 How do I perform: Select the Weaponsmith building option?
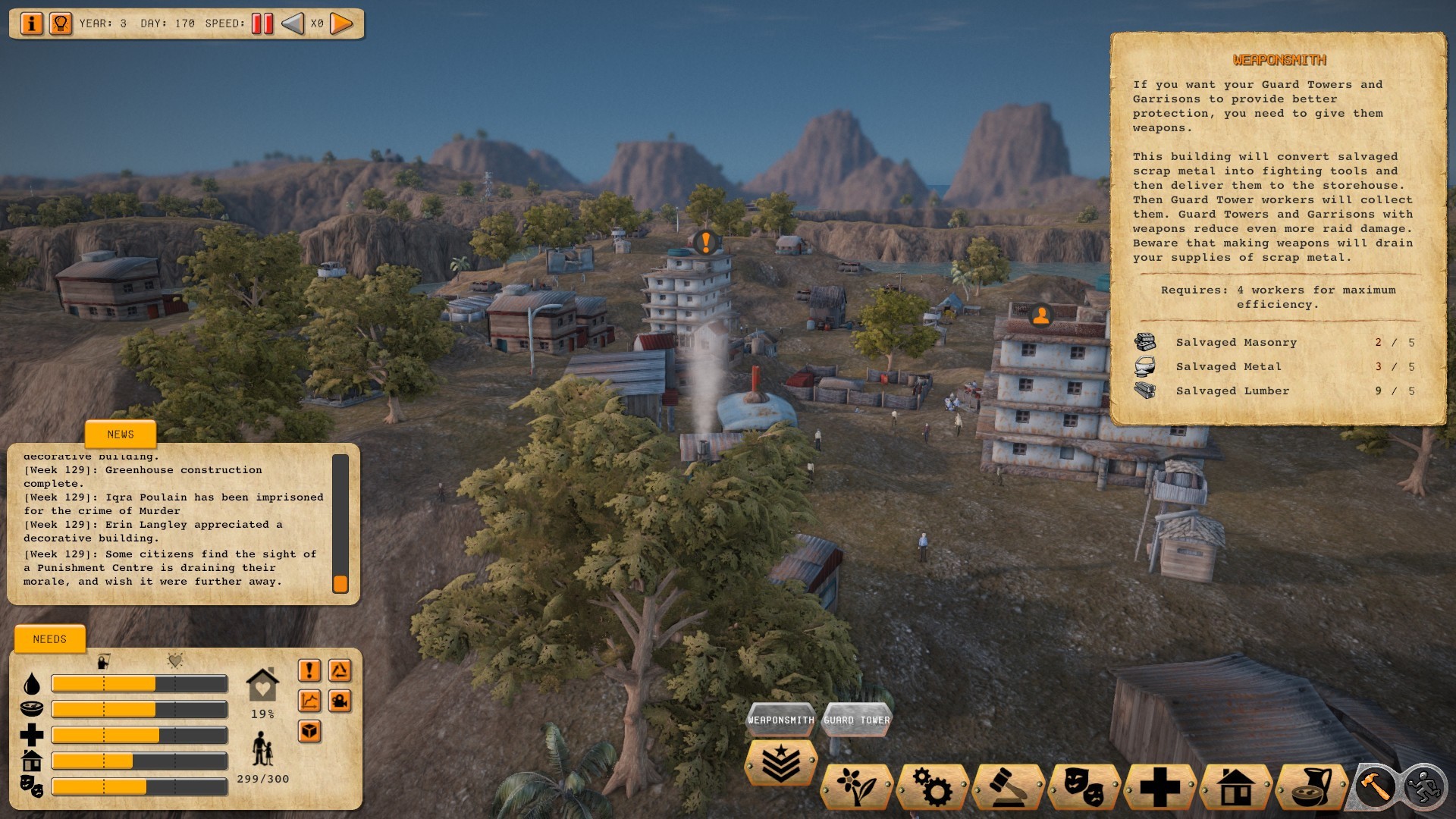[781, 720]
